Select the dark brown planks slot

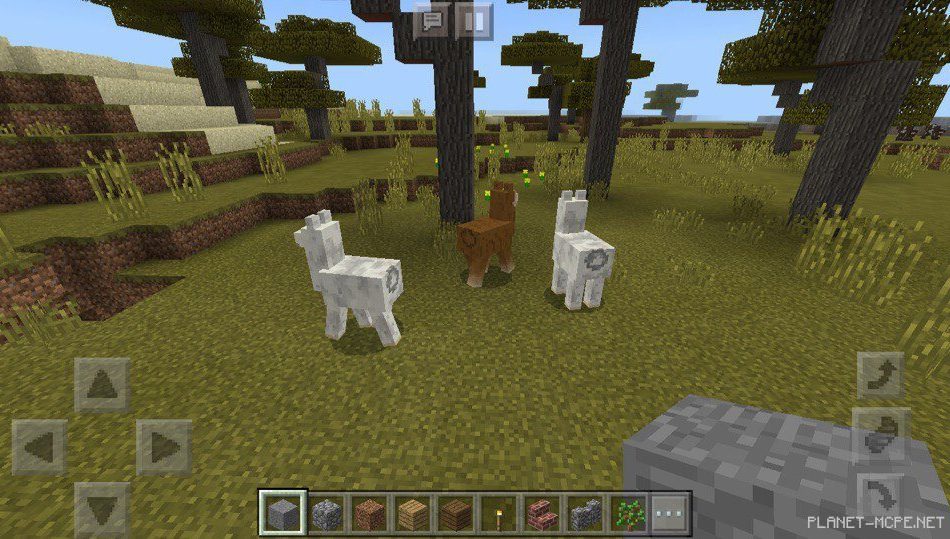454,514
